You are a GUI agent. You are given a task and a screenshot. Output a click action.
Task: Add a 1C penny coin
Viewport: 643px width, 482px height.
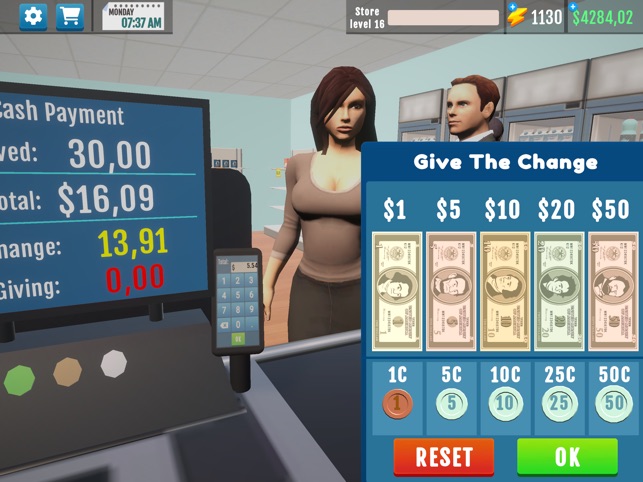pos(397,404)
